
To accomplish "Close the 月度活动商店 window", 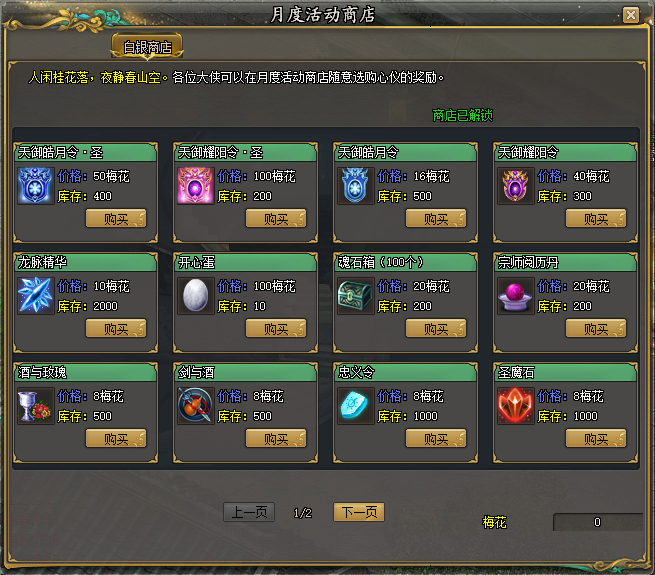I will (630, 15).
